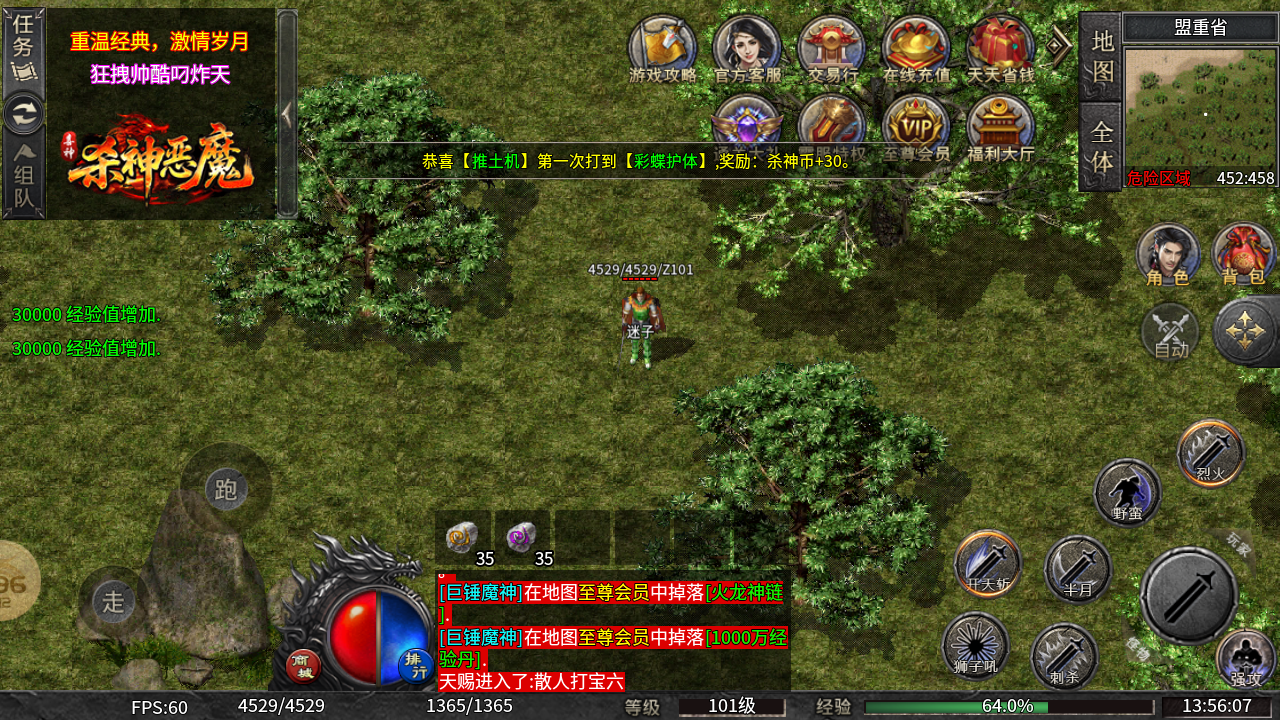Activate the 烈火 fire sword skill

pos(1211,453)
